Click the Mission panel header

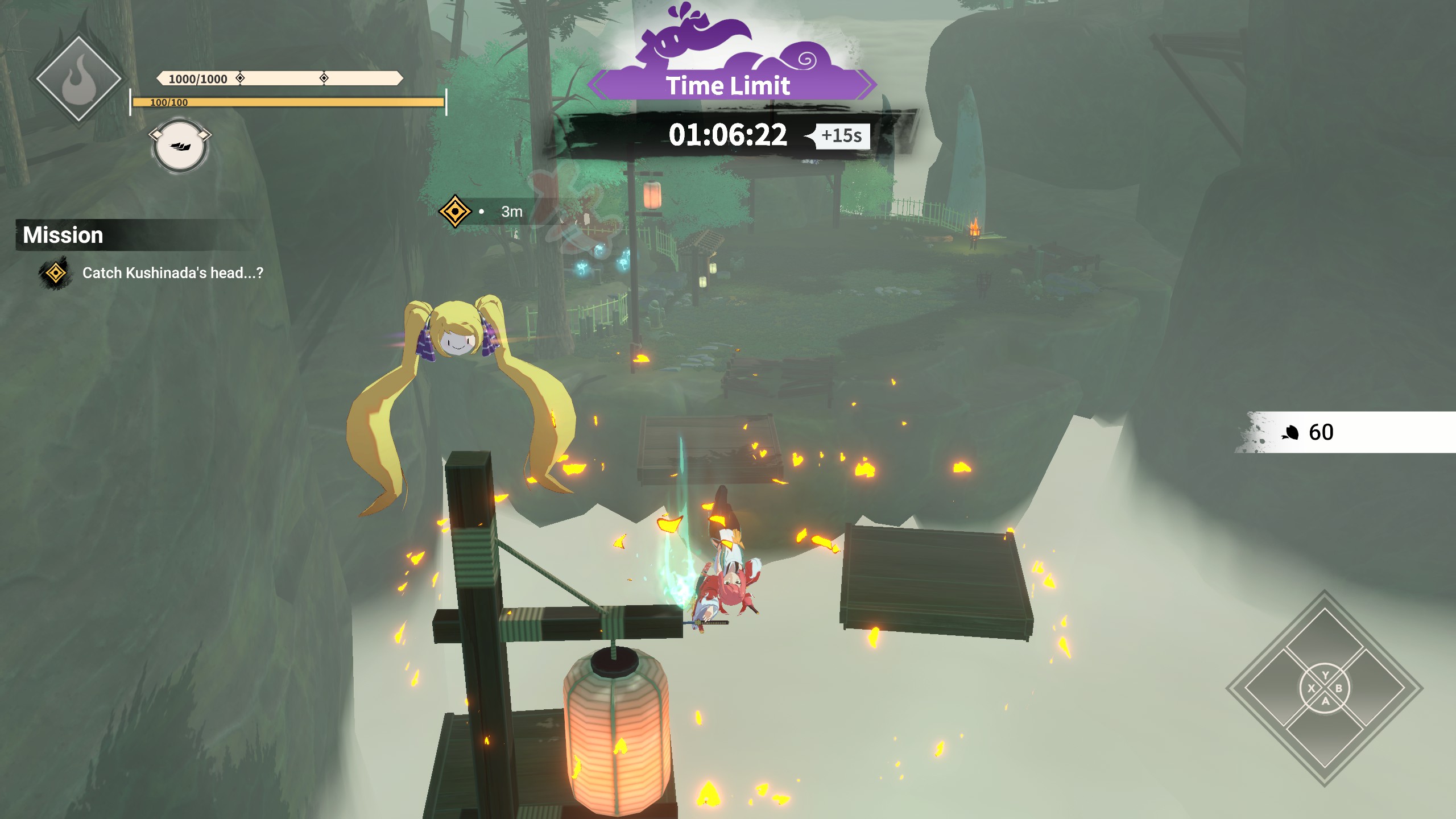pyautogui.click(x=64, y=235)
